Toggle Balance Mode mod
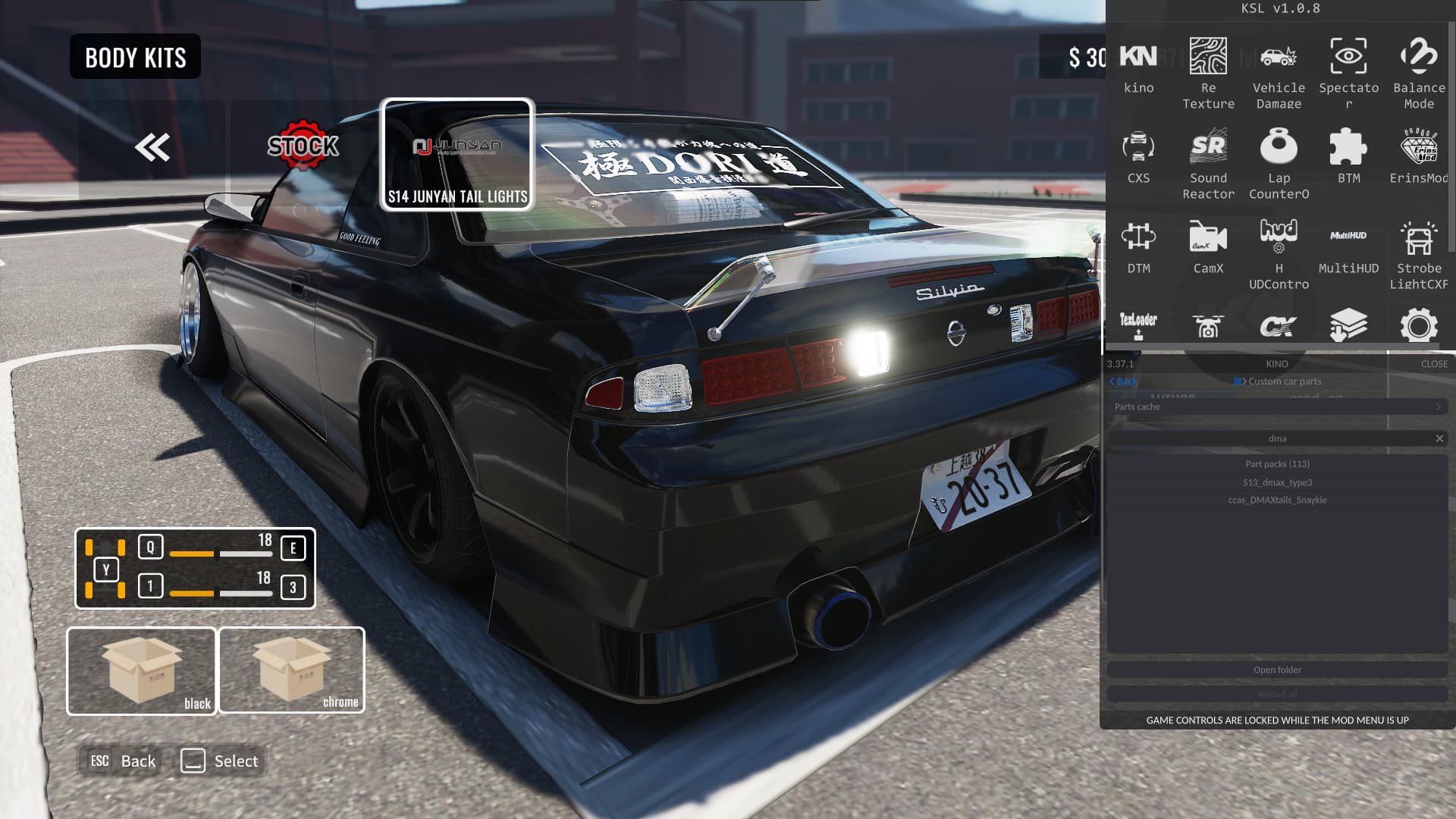 tap(1419, 71)
